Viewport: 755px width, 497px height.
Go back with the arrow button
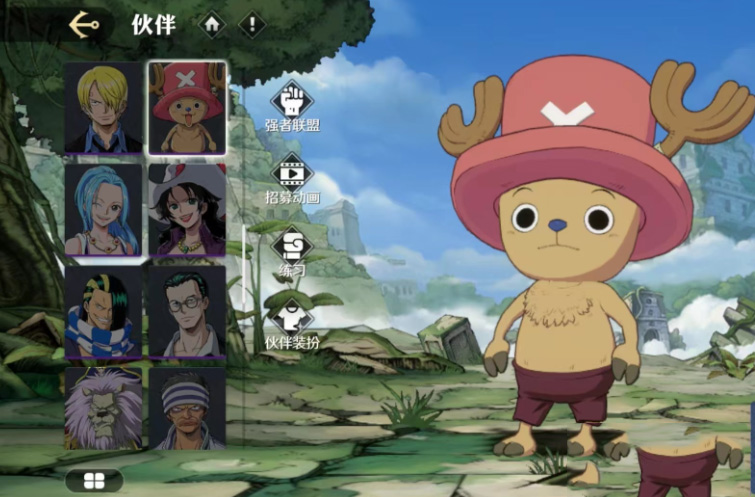pos(84,24)
